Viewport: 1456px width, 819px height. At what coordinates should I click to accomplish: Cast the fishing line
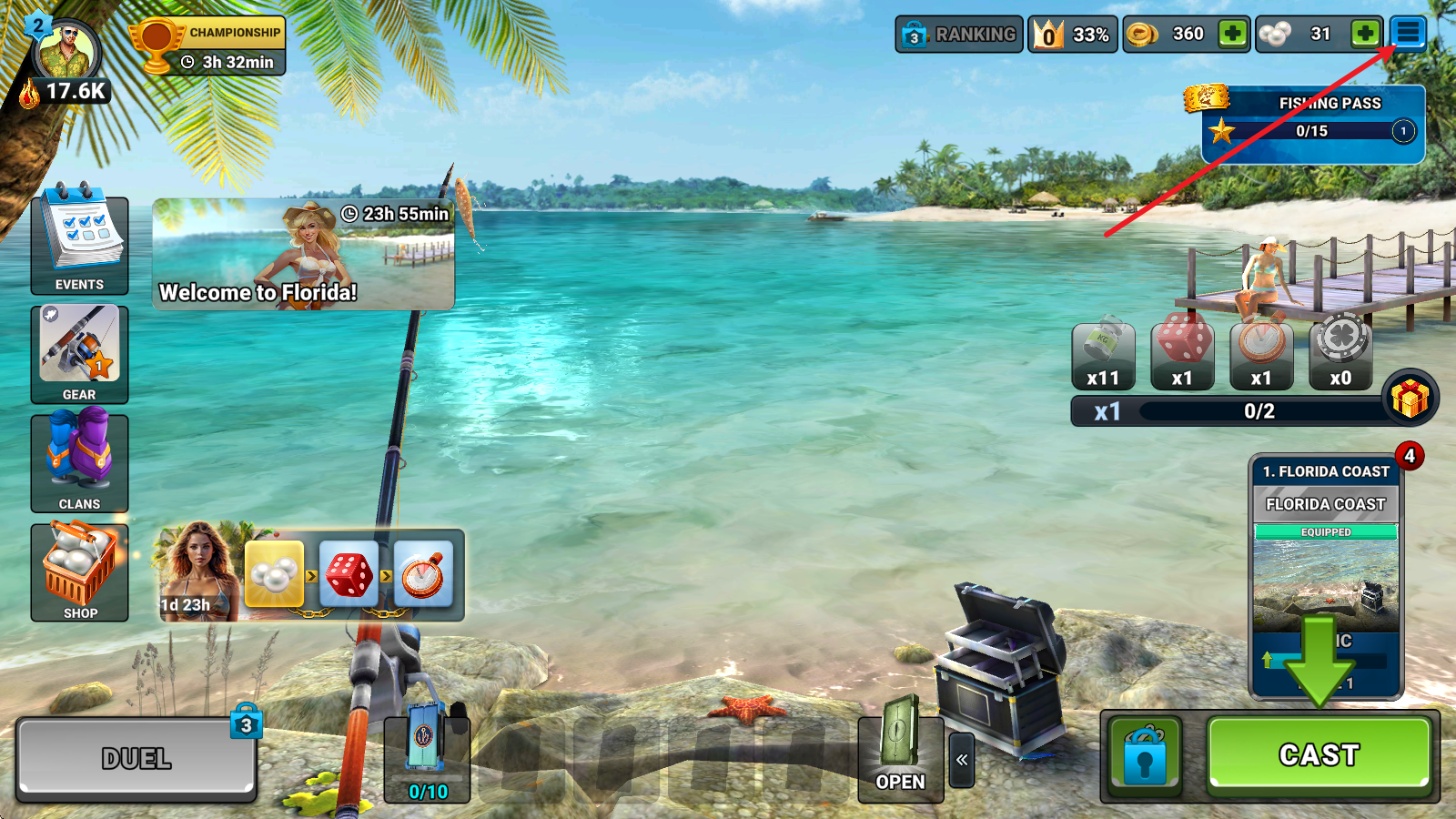click(x=1319, y=754)
